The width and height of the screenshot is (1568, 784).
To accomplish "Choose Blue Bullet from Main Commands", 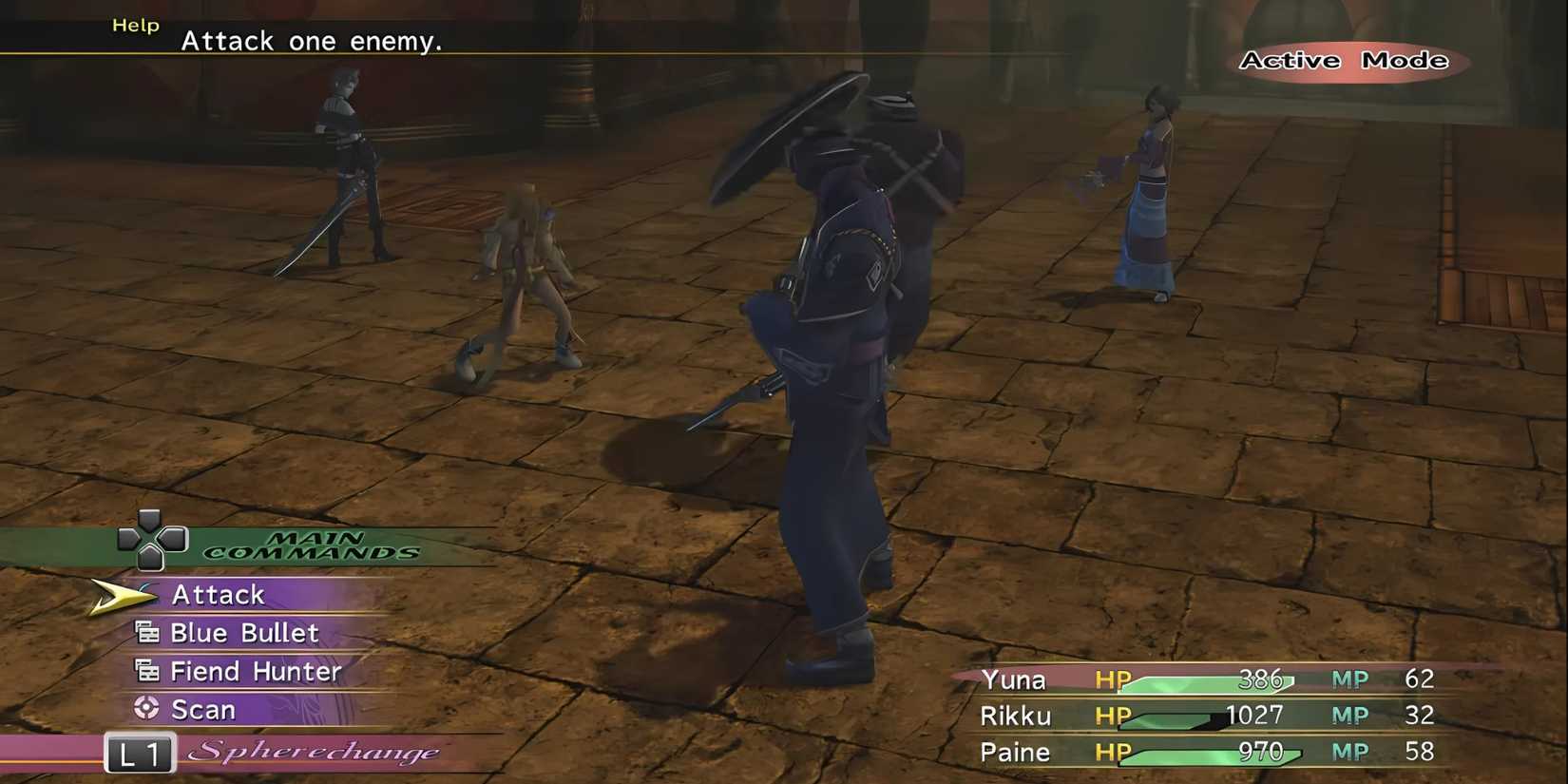I will pyautogui.click(x=247, y=632).
